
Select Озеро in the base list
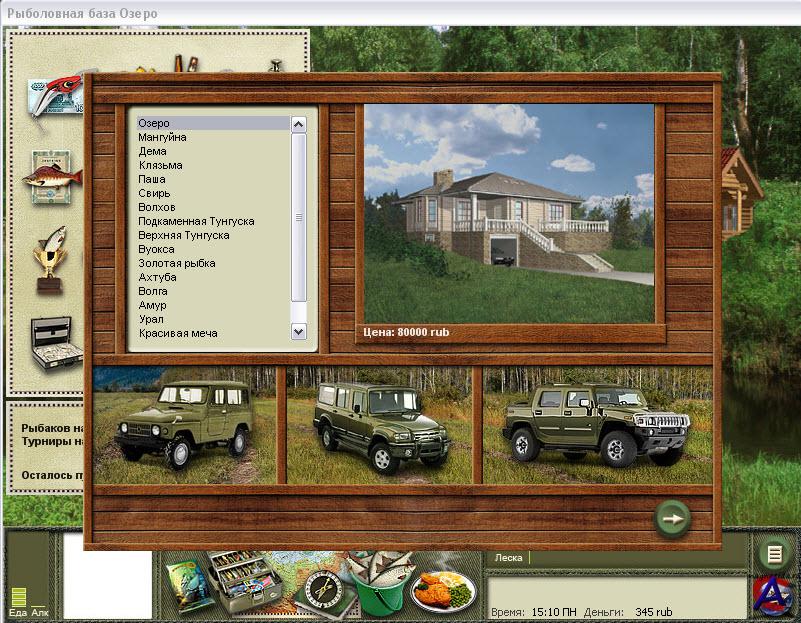pyautogui.click(x=155, y=123)
